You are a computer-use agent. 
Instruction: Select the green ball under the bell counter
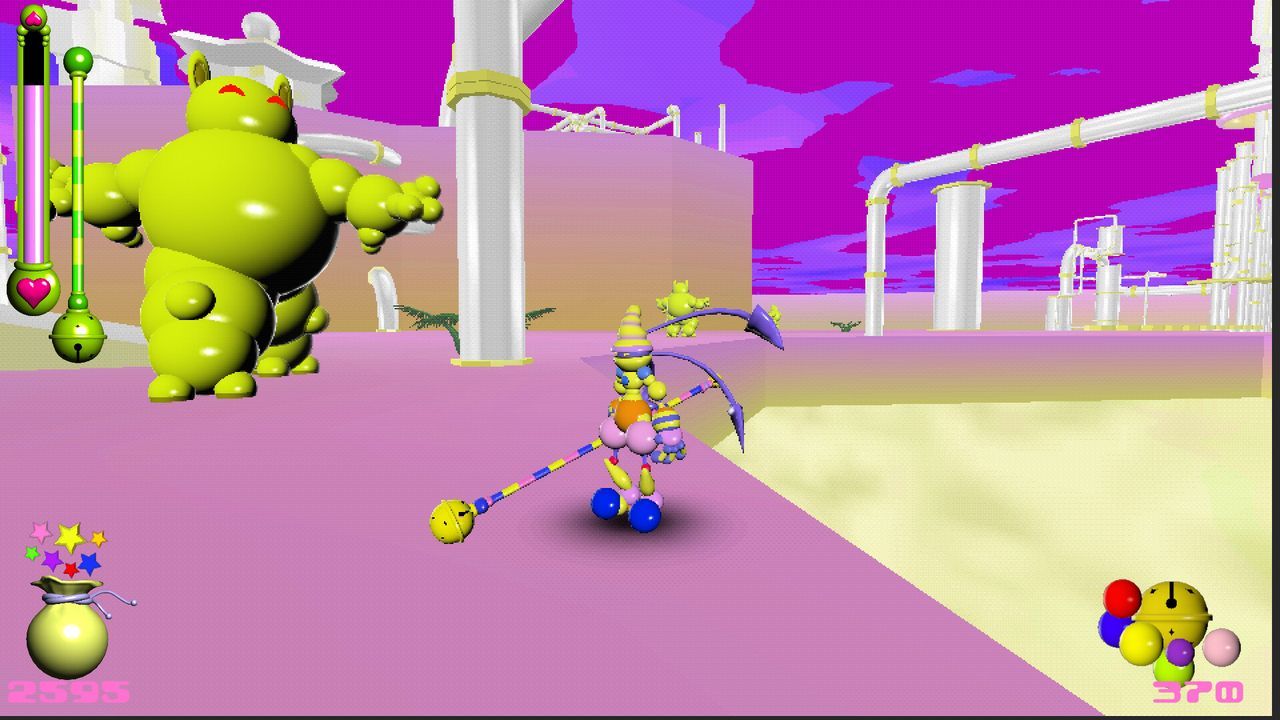pyautogui.click(x=1174, y=669)
